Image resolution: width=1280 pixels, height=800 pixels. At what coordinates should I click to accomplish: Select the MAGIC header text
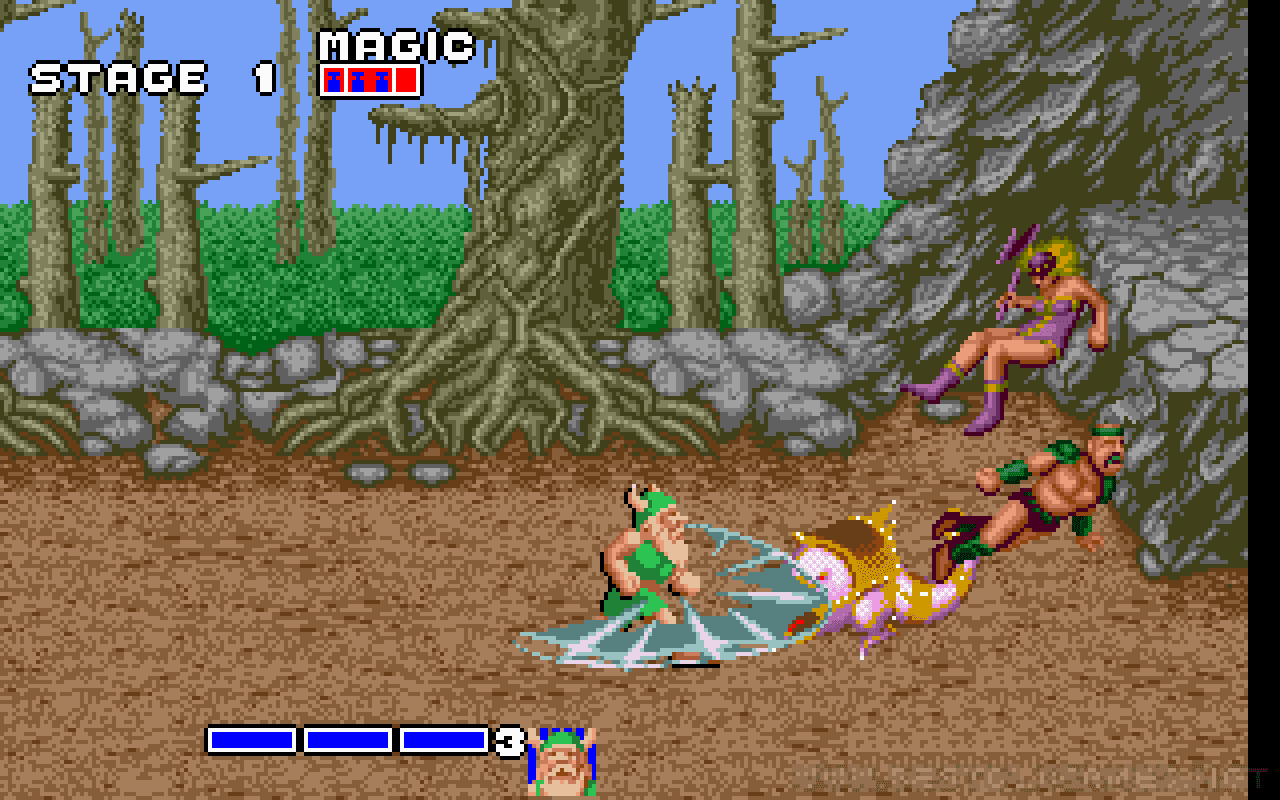395,45
